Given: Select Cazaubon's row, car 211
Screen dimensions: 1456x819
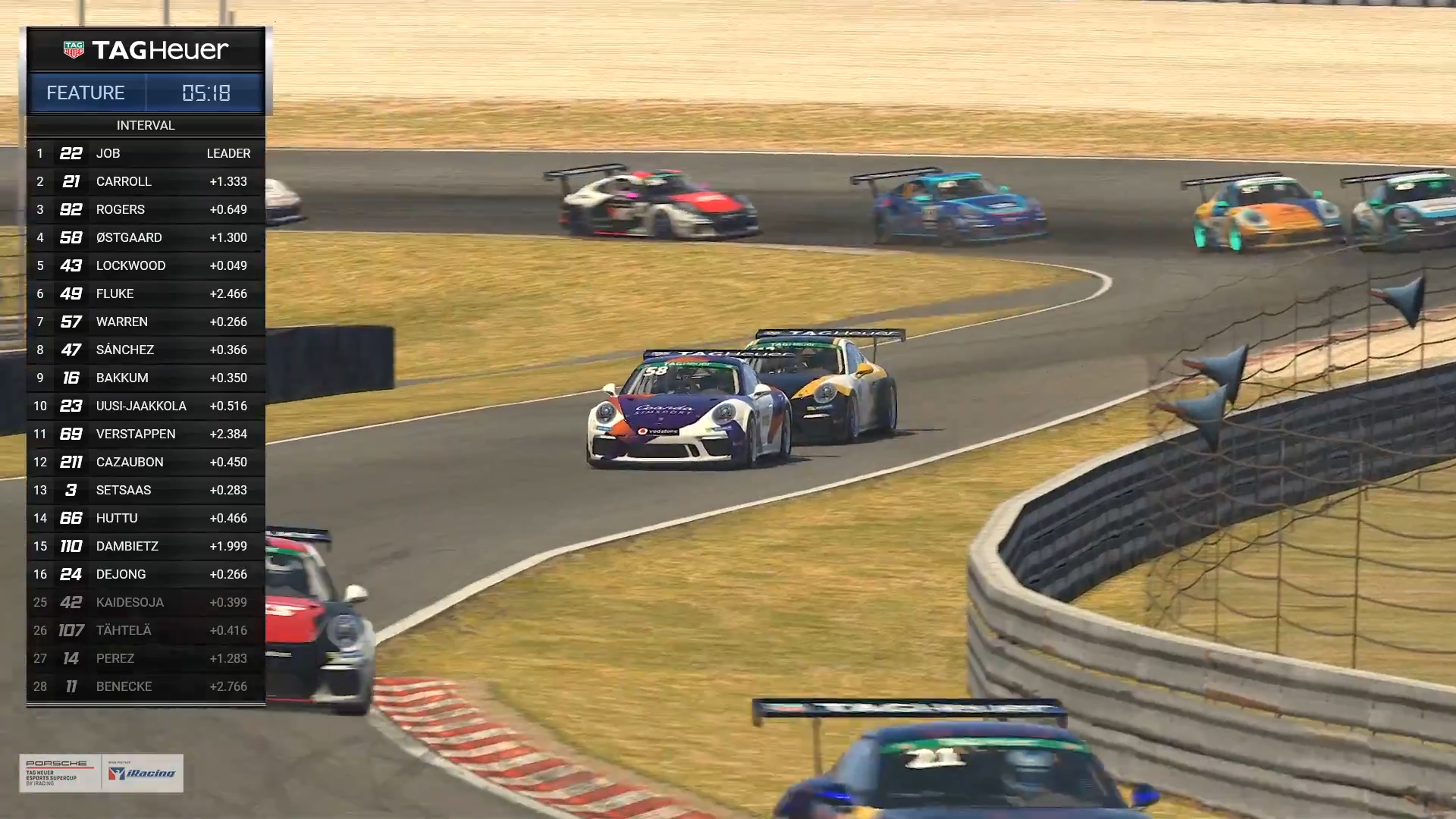Looking at the screenshot, I should 146,462.
